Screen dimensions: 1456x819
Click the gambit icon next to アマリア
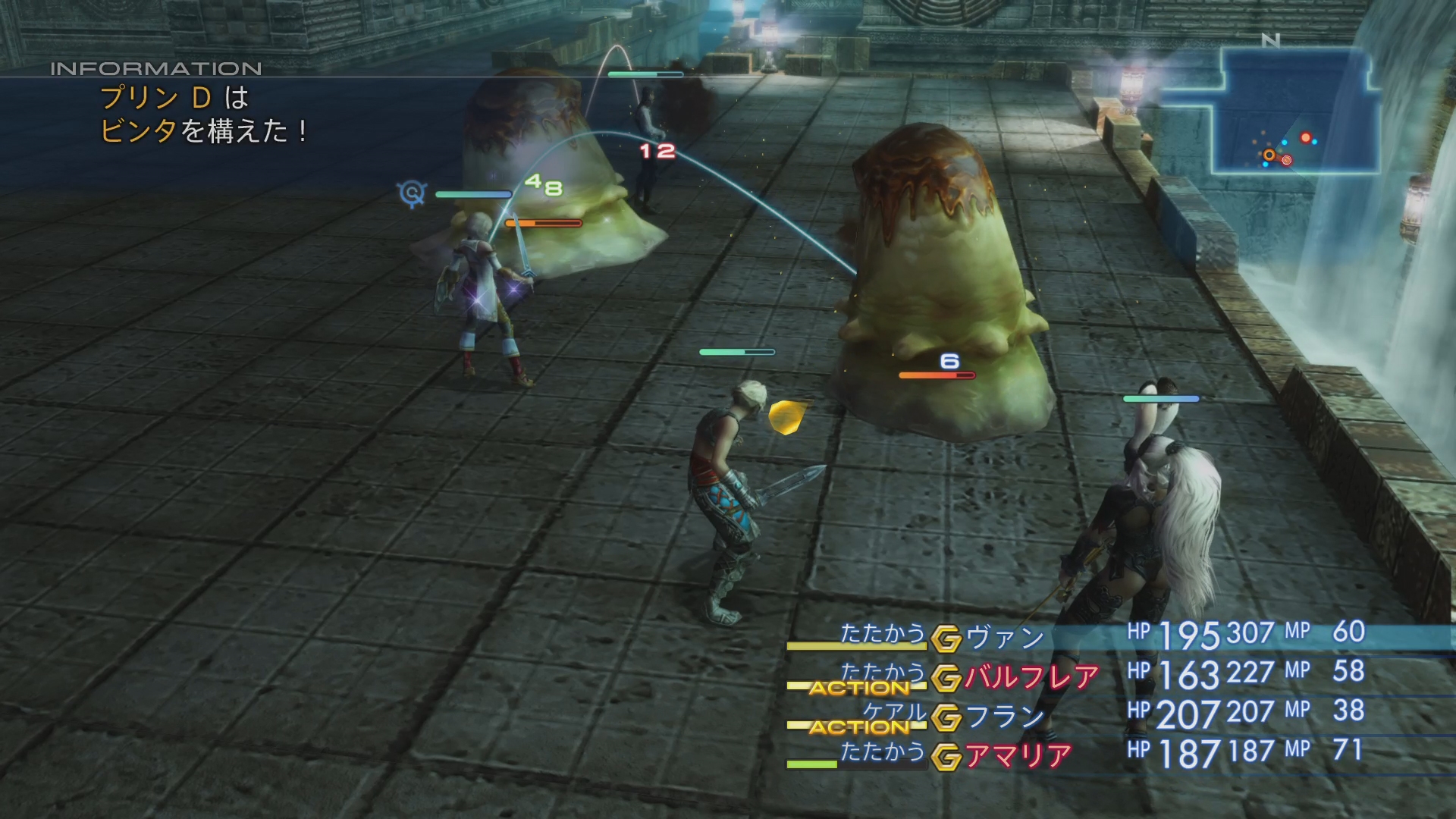pos(946,757)
